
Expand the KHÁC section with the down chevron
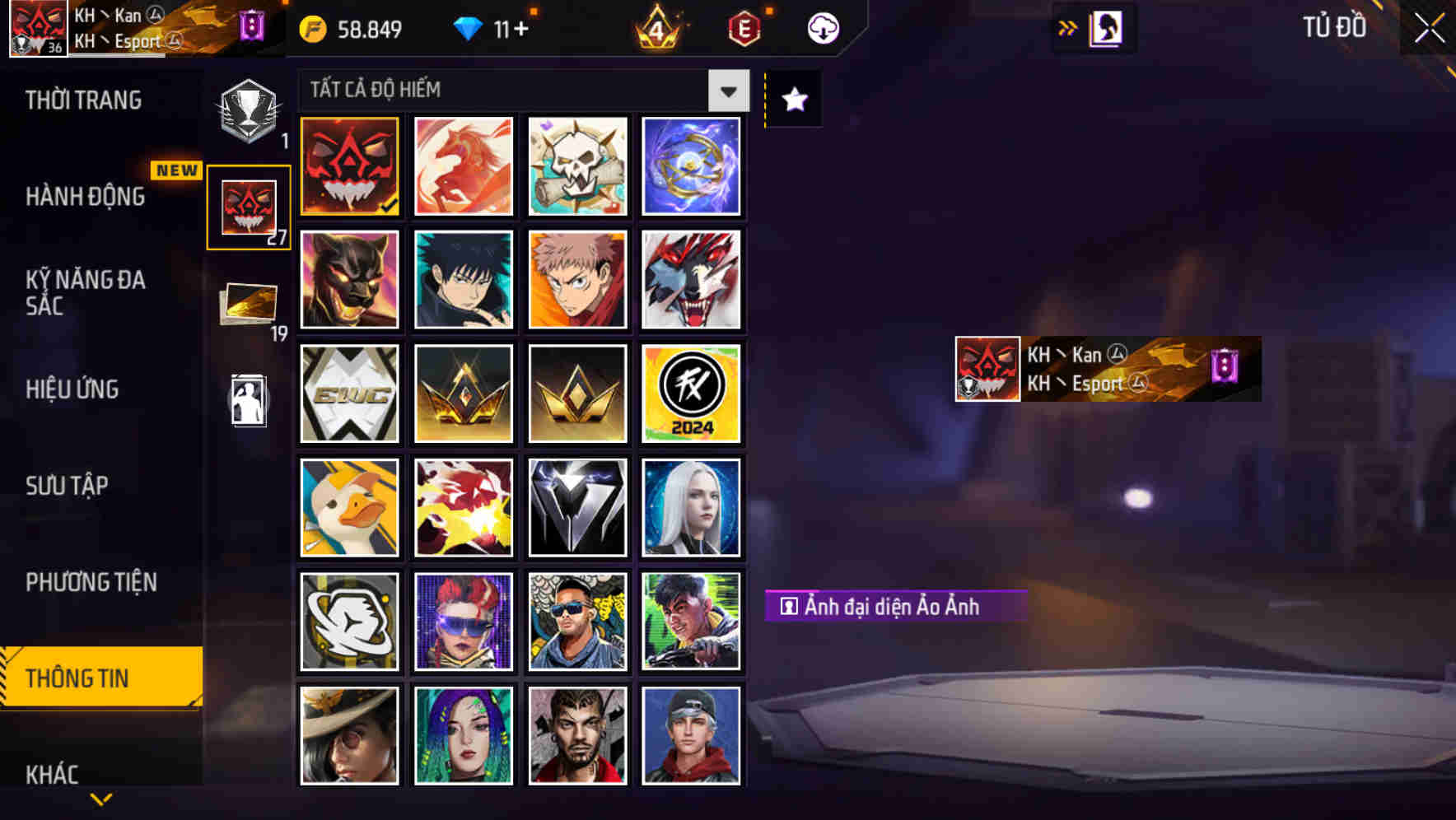100,797
